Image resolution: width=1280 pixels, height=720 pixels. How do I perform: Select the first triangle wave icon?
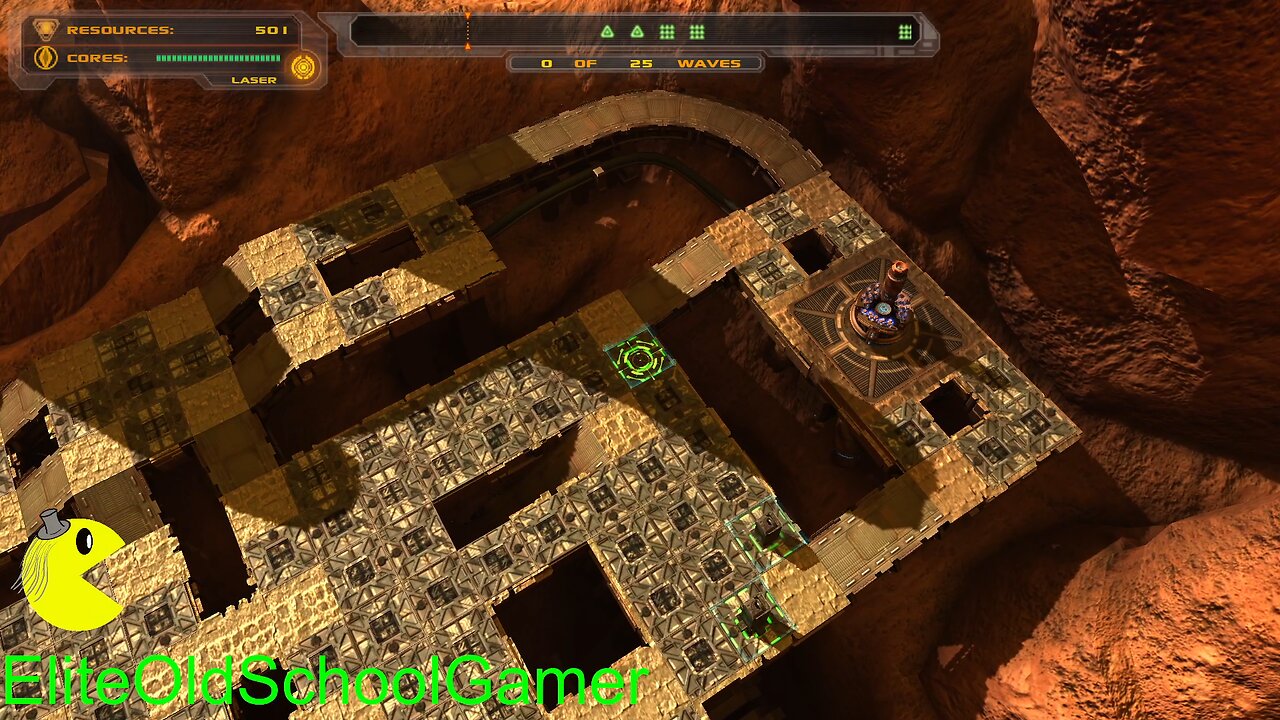[x=608, y=30]
